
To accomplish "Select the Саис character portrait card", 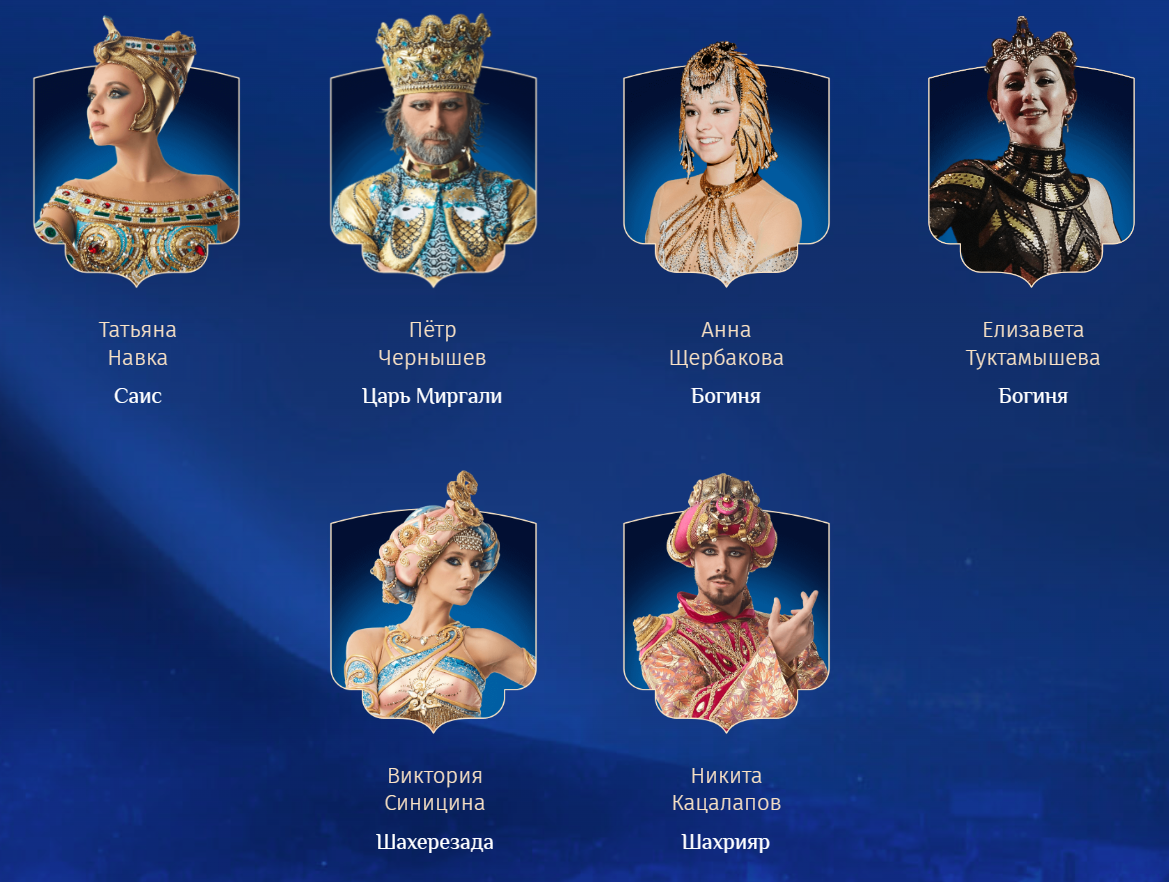I will click(137, 160).
